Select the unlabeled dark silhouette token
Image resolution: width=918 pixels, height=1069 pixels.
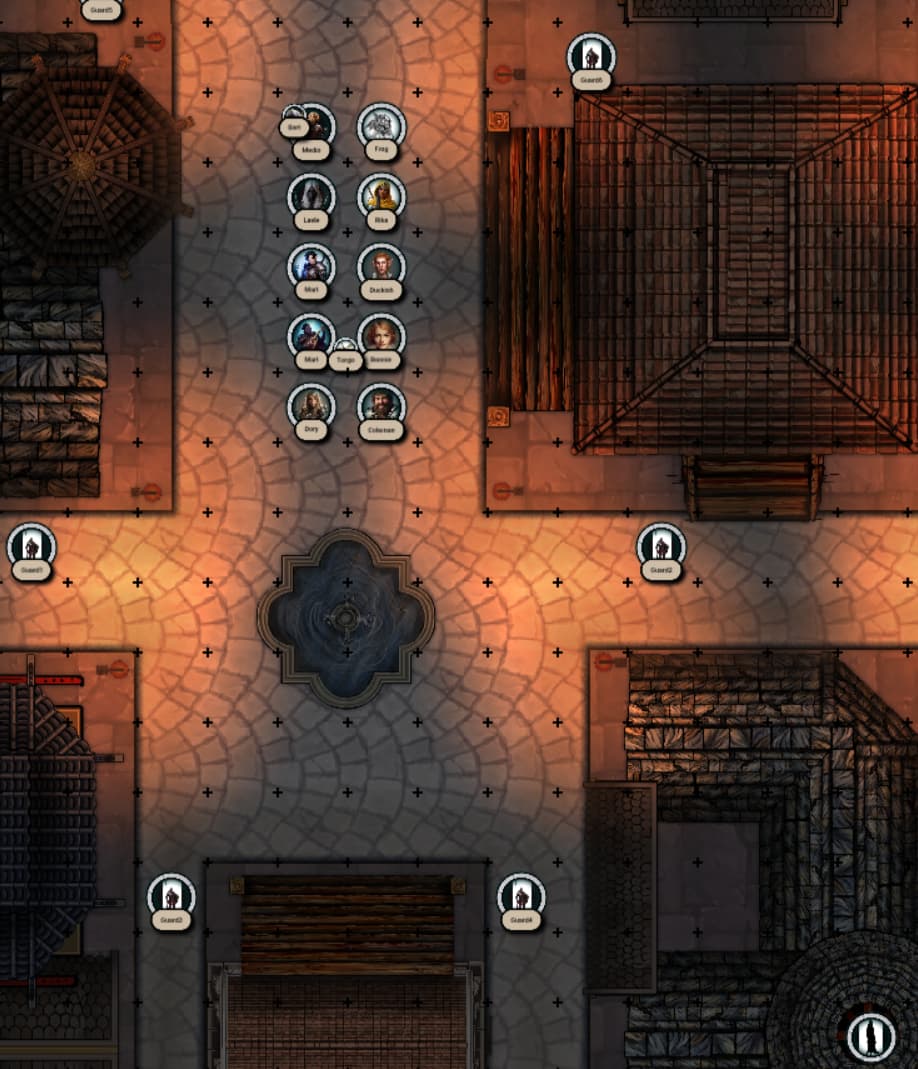(870, 1035)
